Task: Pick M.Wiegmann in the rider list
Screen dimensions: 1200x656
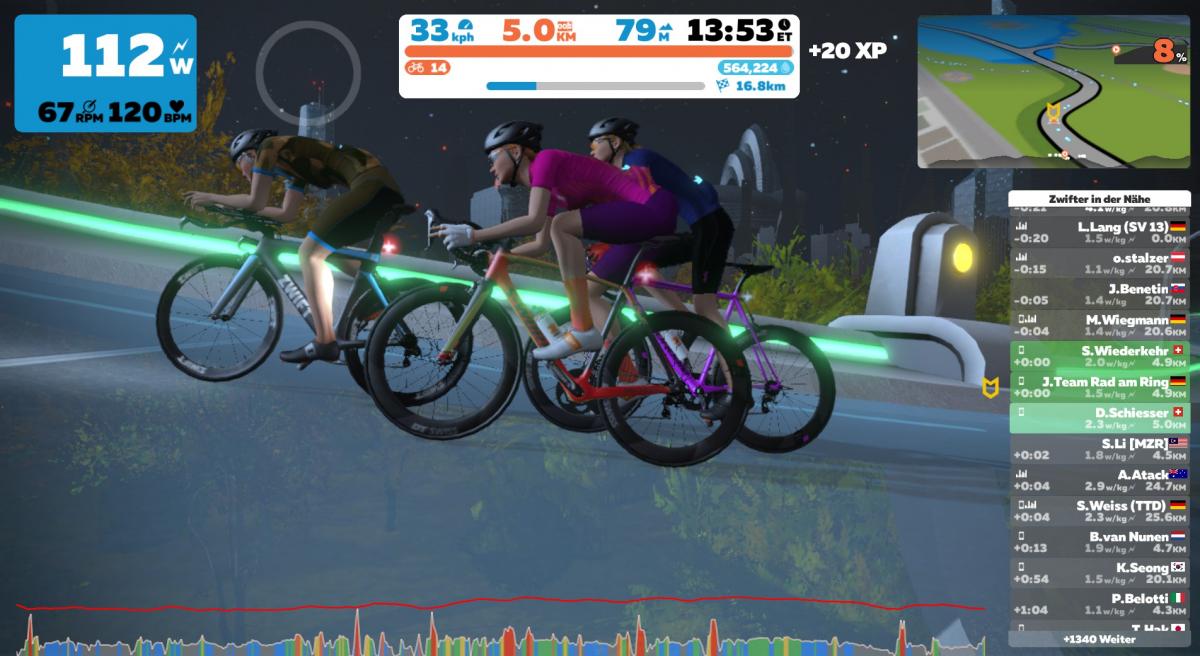Action: pos(1099,325)
